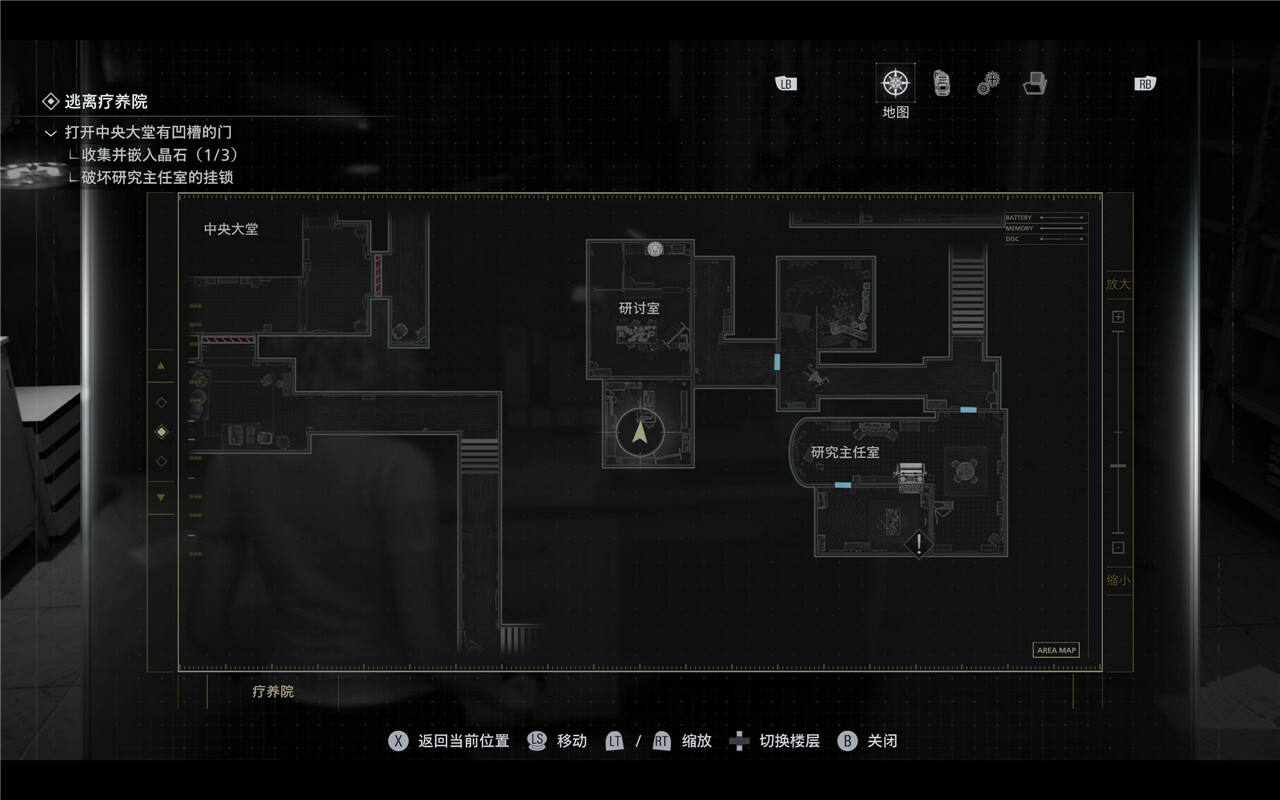1280x800 pixels.
Task: Go down one floor with the down arrow
Action: [x=161, y=497]
